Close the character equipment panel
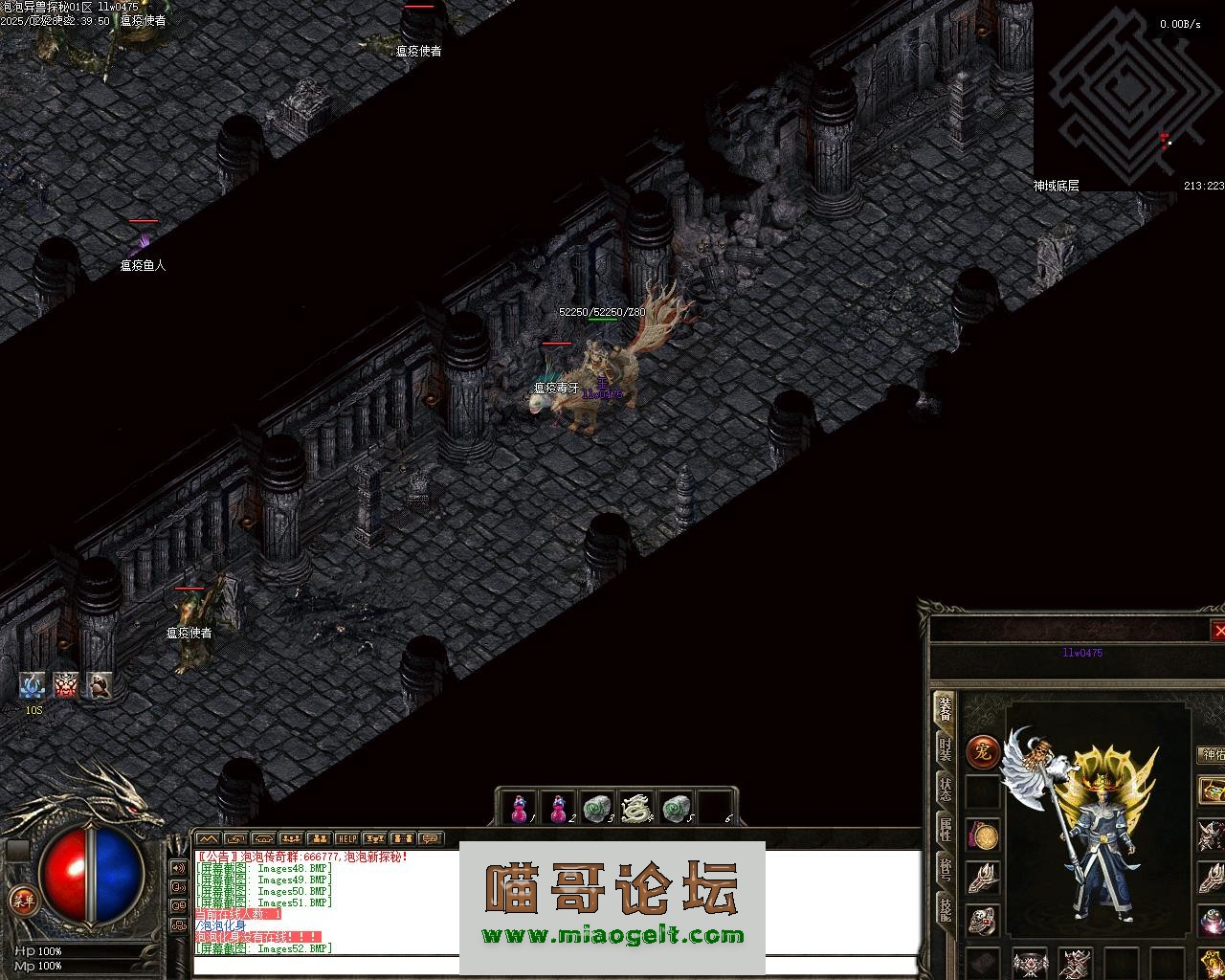 pos(1218,631)
